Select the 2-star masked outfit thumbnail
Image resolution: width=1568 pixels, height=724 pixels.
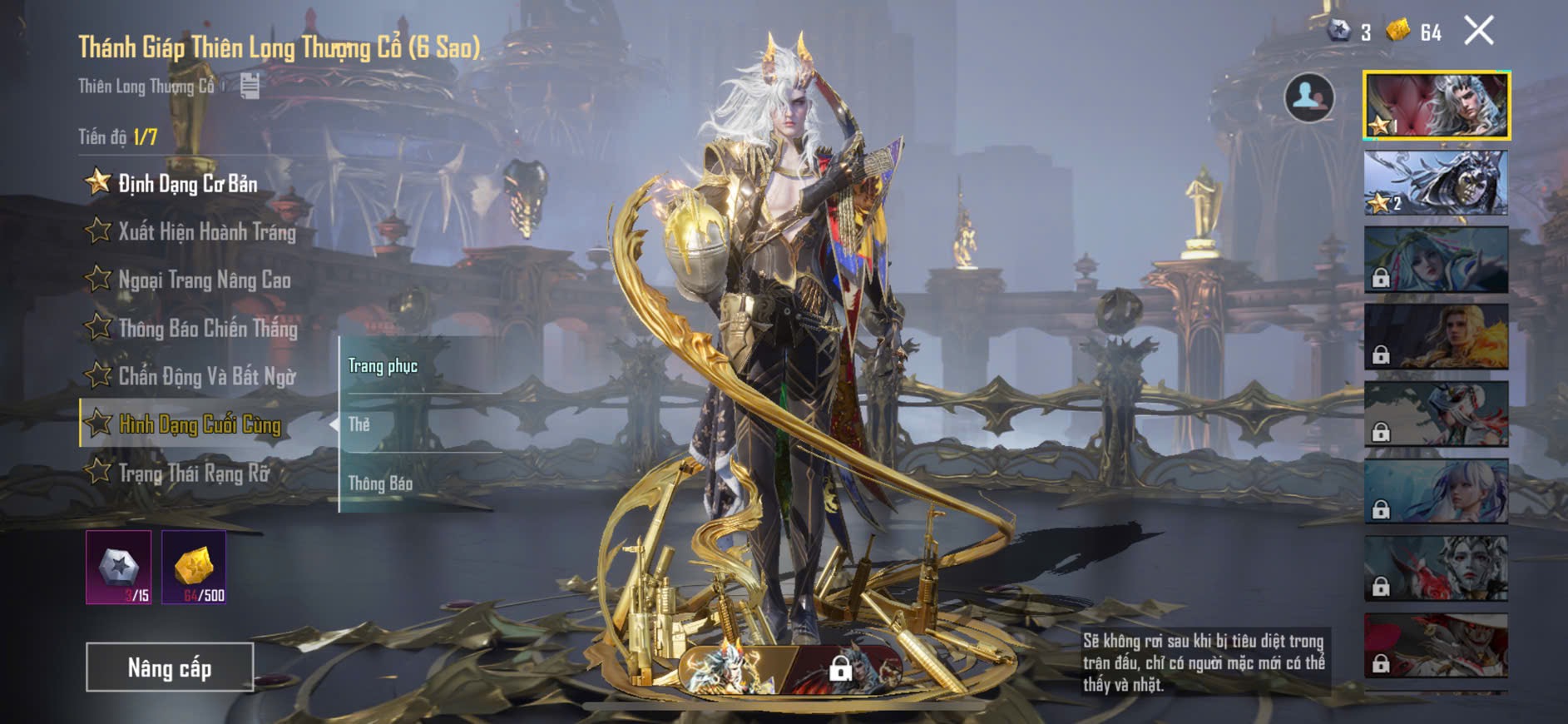click(1437, 183)
